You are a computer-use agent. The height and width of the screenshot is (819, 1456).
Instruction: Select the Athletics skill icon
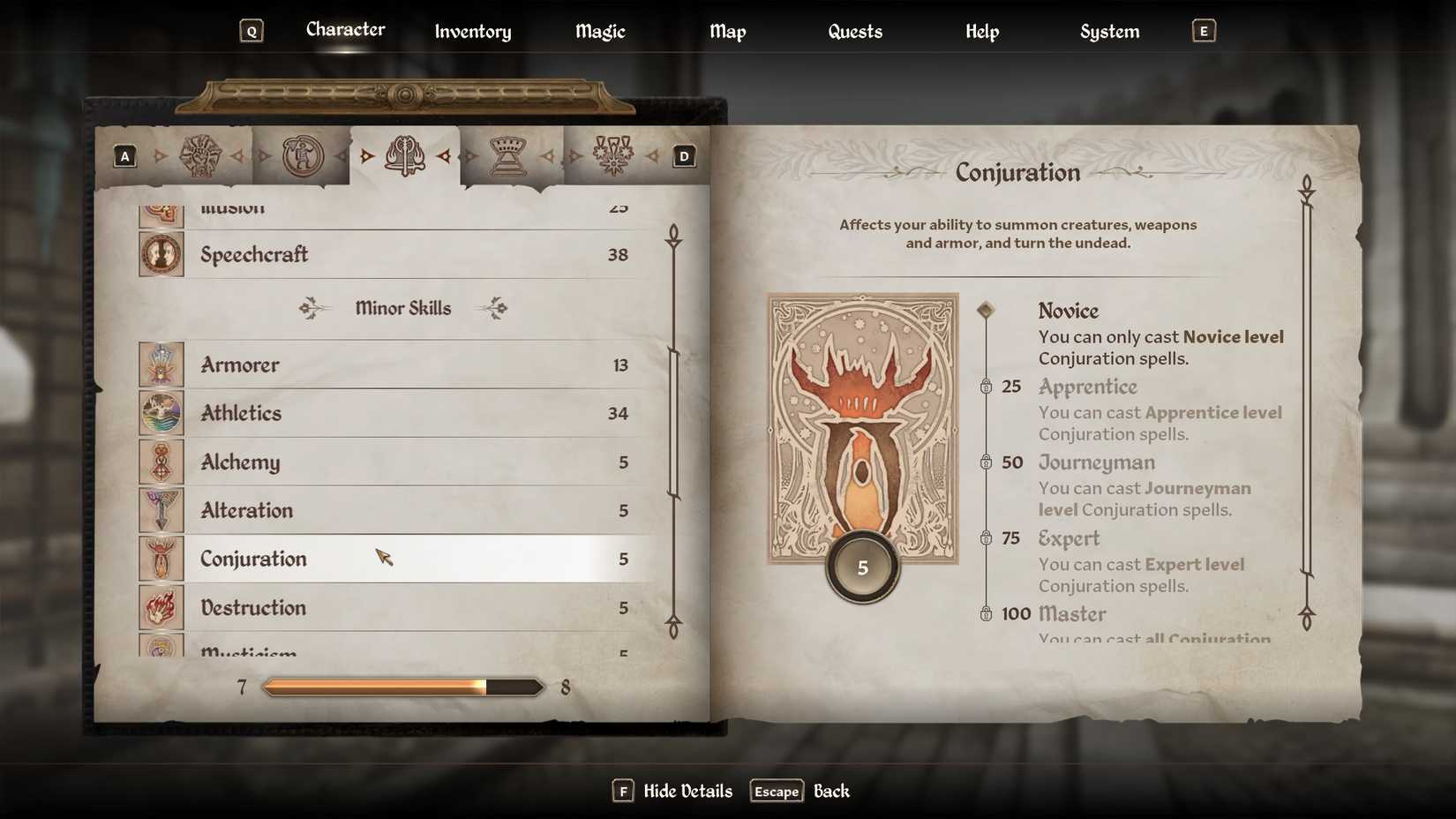(161, 413)
